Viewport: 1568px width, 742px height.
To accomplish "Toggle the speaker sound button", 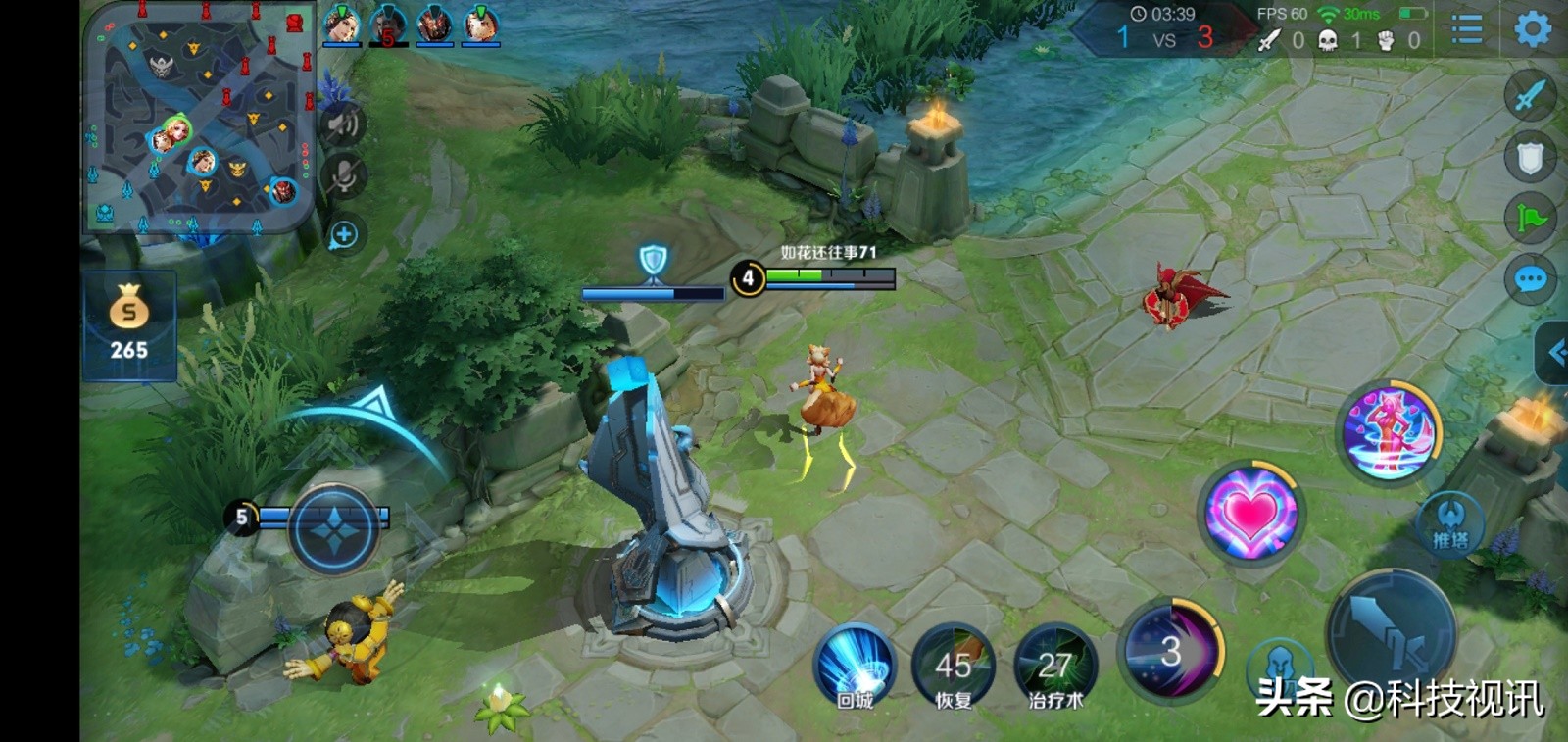I will (x=344, y=124).
